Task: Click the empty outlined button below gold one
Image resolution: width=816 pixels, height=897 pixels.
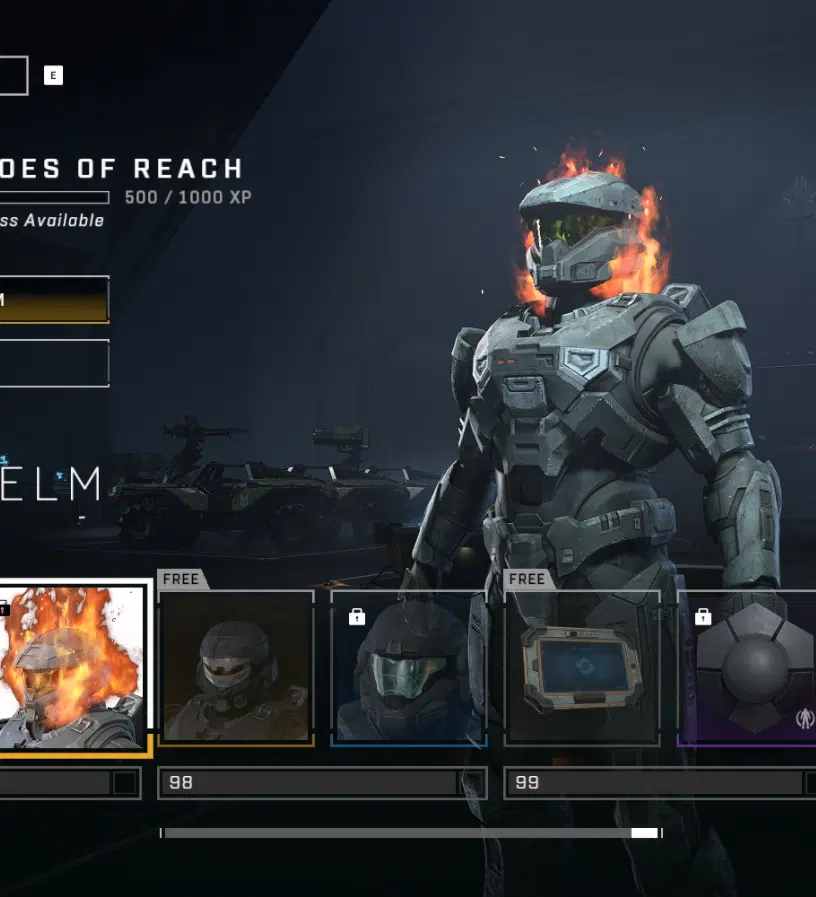Action: (54, 363)
